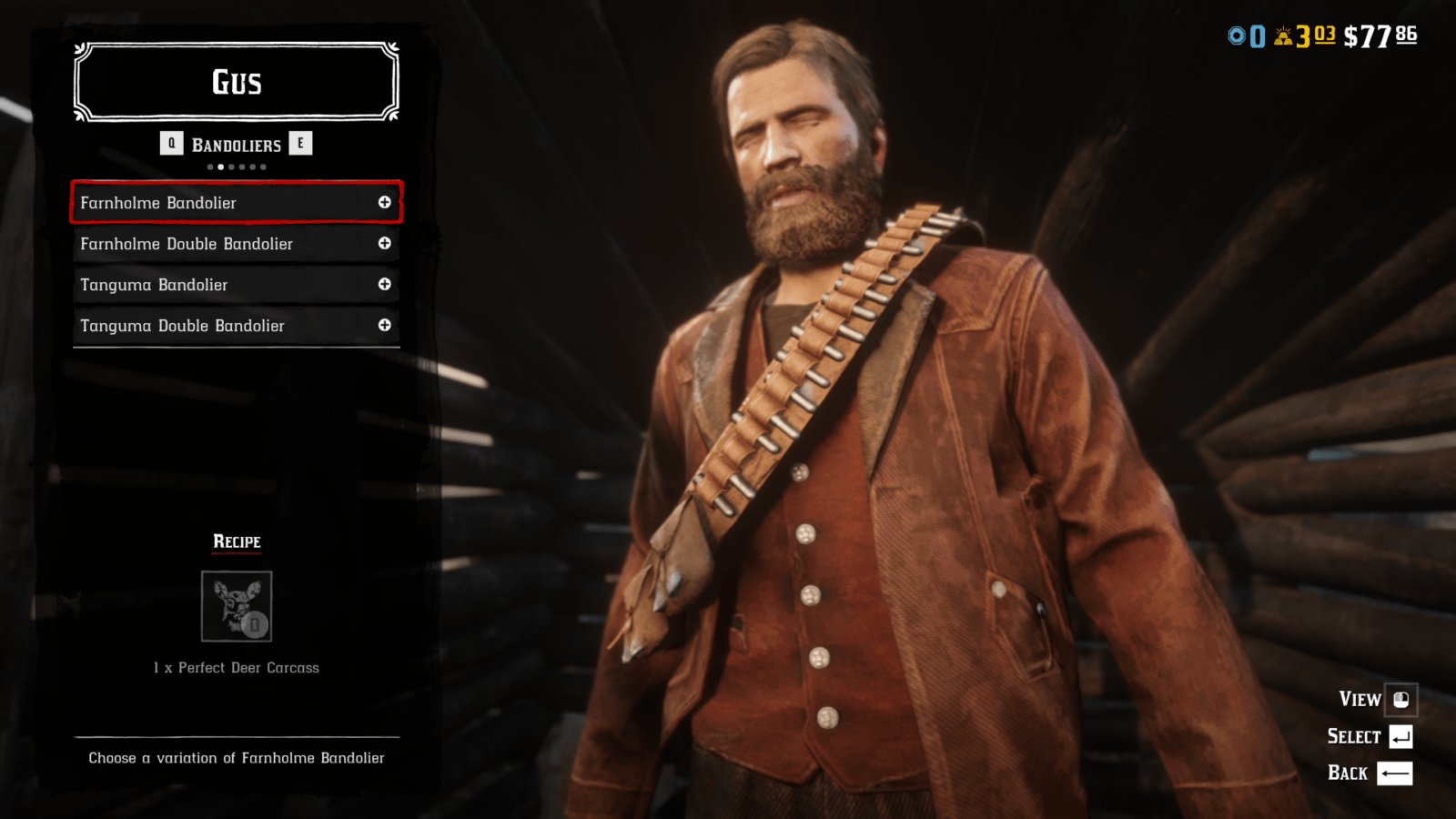This screenshot has width=1456, height=819.
Task: Click the blue token currency icon
Action: click(1236, 36)
